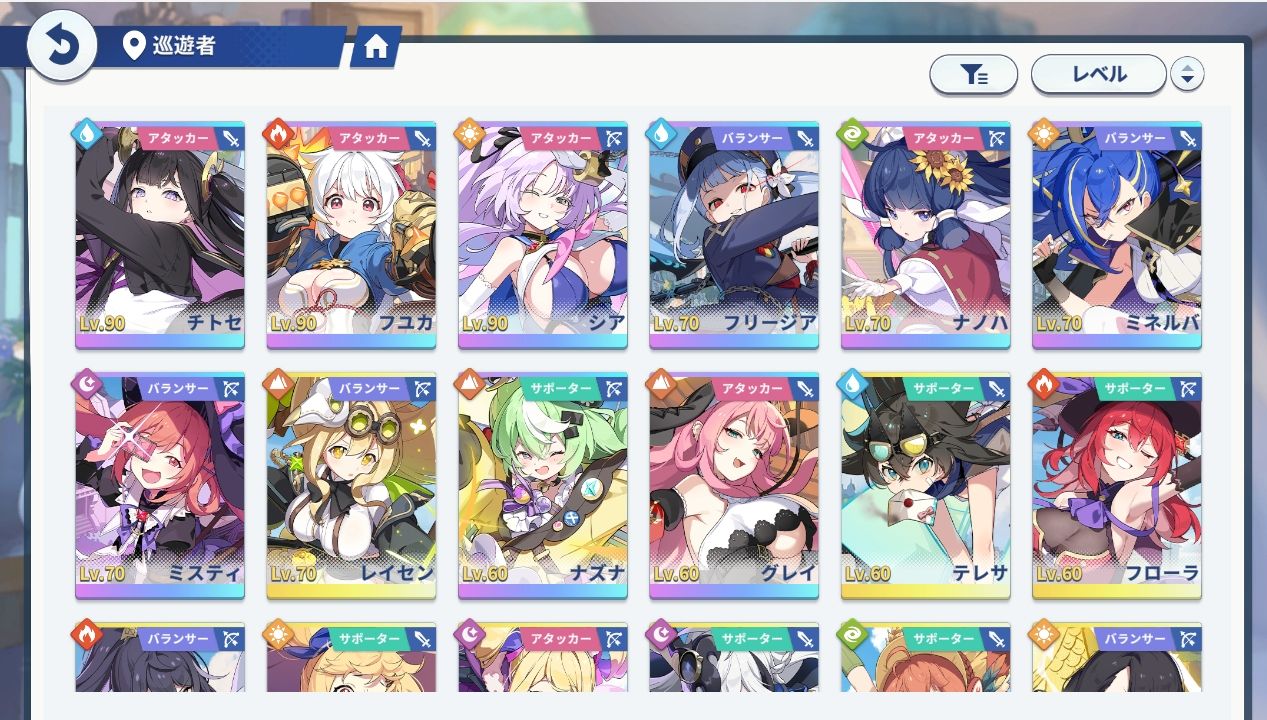This screenshot has height=720, width=1267.
Task: Open the レベル sort dropdown
Action: (x=1098, y=74)
